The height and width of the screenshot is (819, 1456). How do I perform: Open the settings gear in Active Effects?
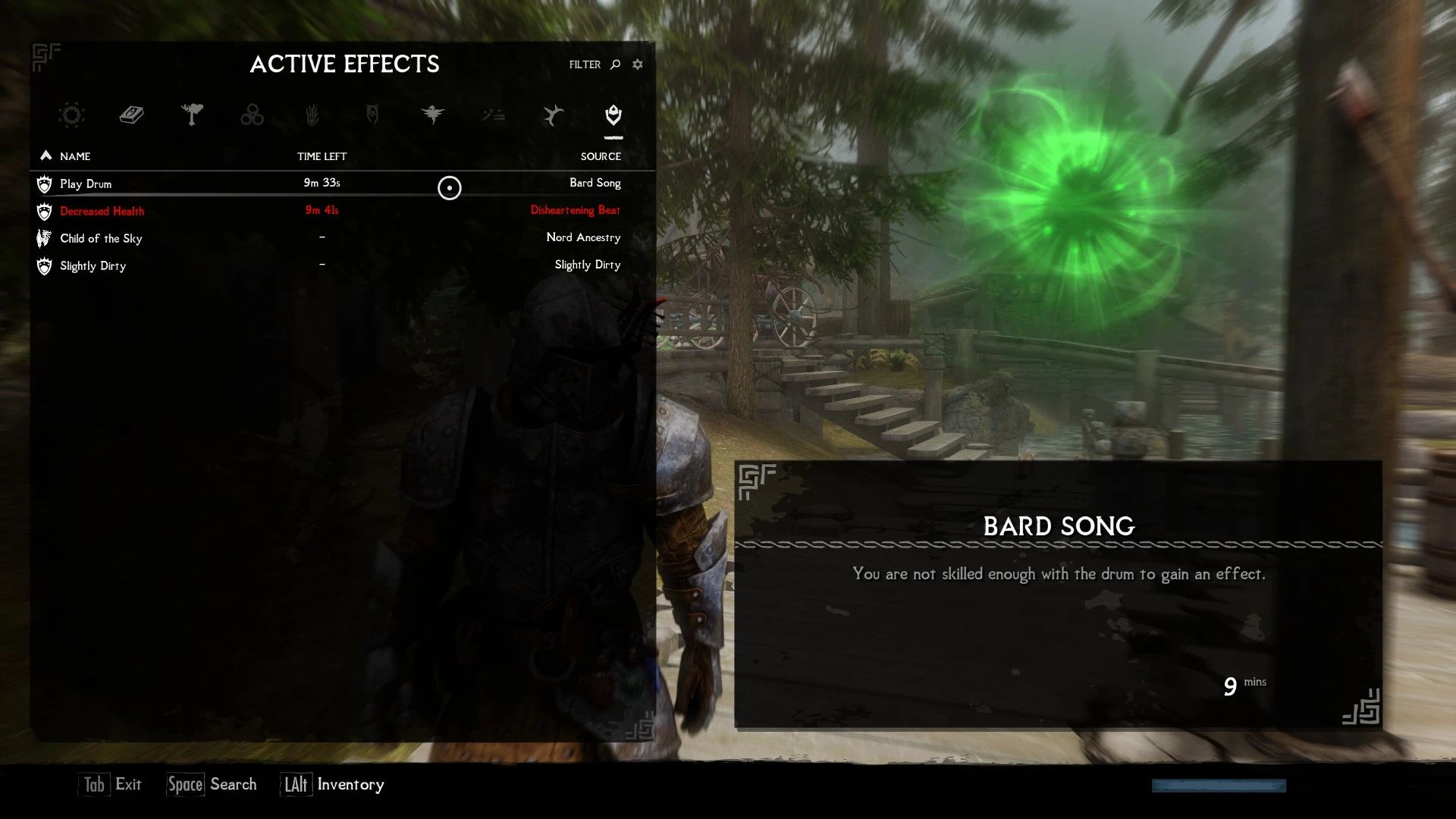point(637,64)
